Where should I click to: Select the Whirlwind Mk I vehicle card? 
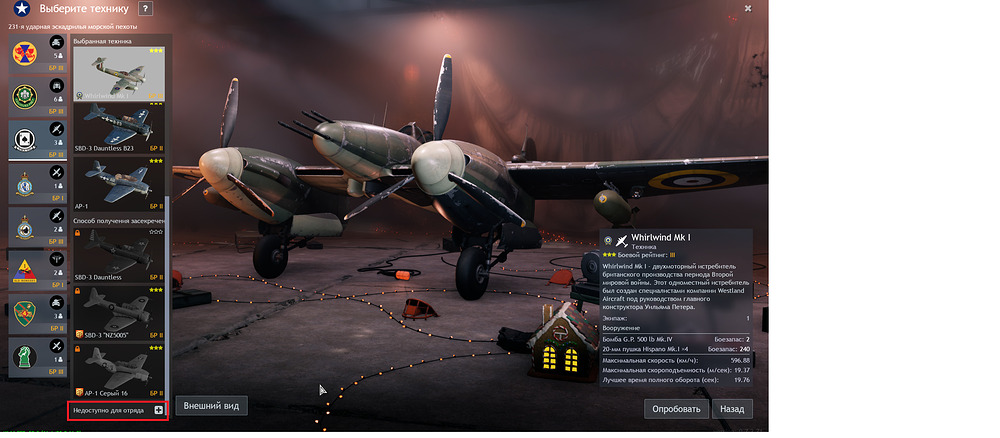point(119,75)
